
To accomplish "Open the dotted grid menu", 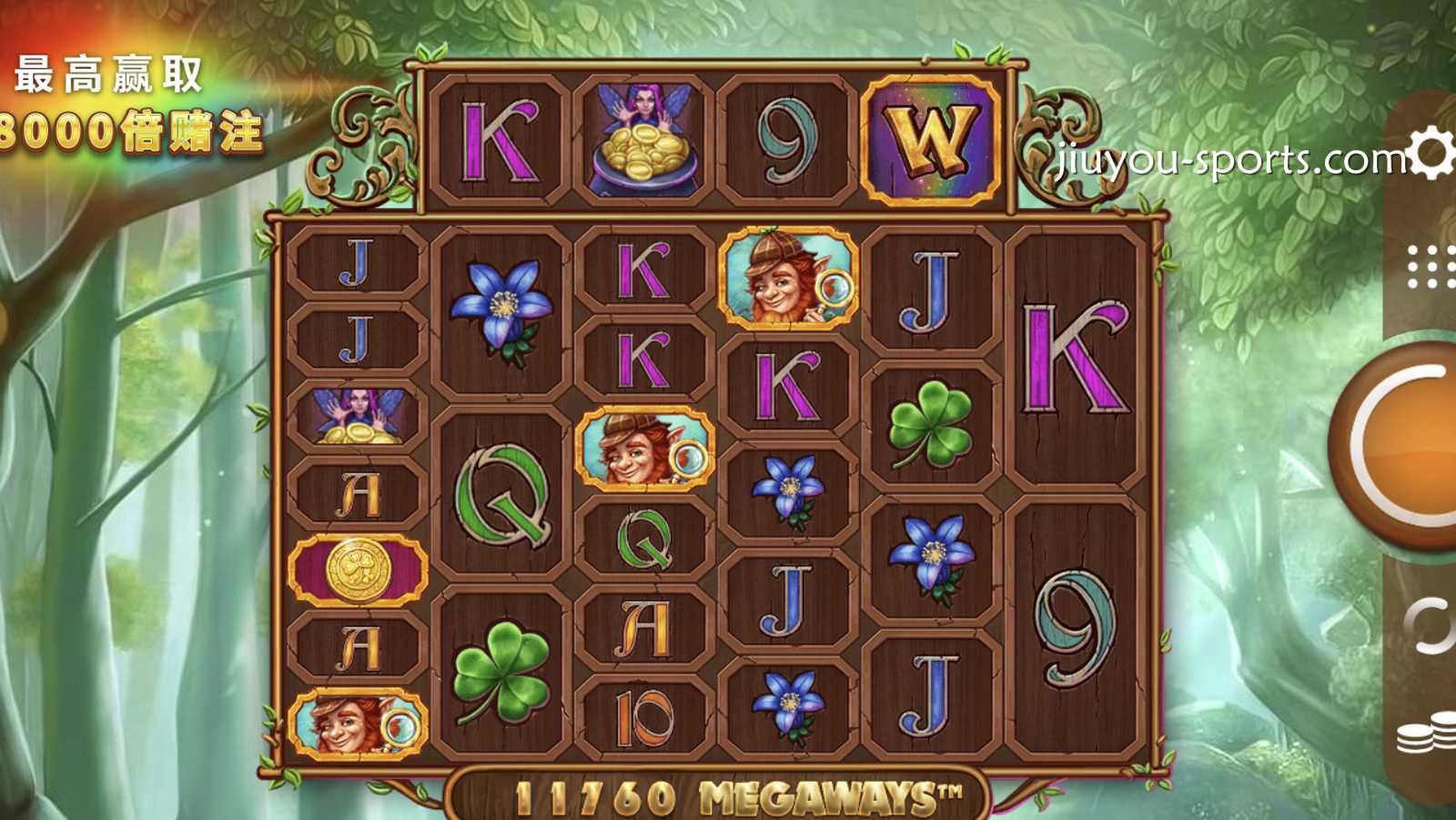I will 1431,267.
